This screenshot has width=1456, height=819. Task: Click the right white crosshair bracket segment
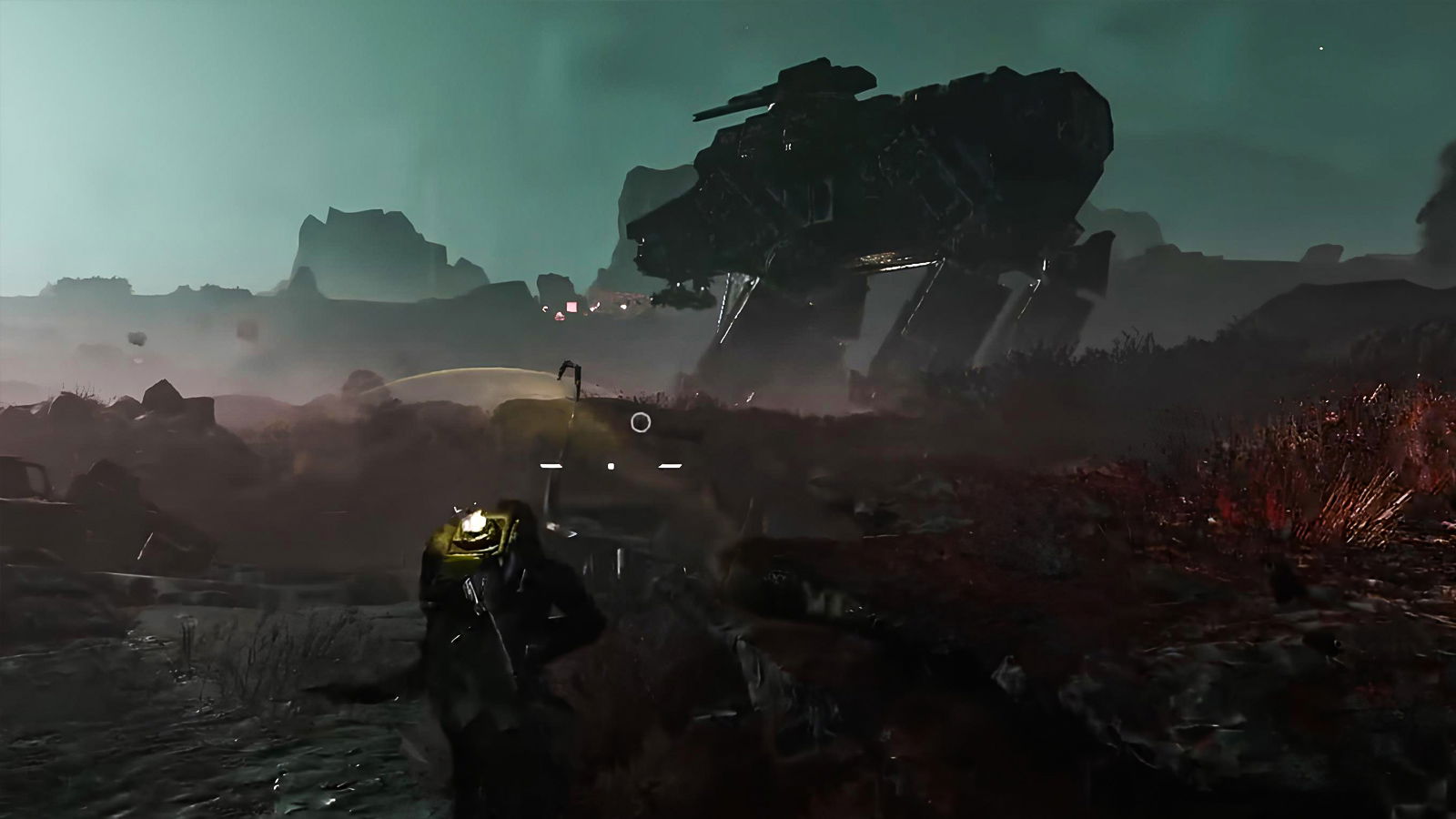tap(667, 464)
